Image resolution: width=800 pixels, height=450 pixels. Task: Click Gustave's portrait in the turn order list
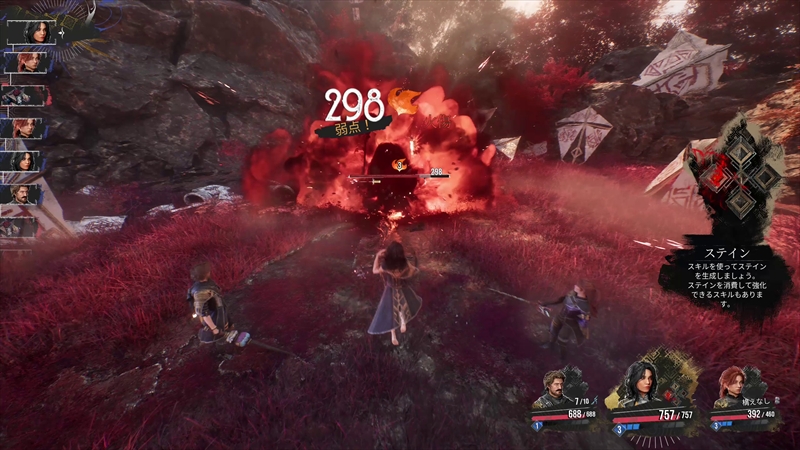tap(20, 193)
